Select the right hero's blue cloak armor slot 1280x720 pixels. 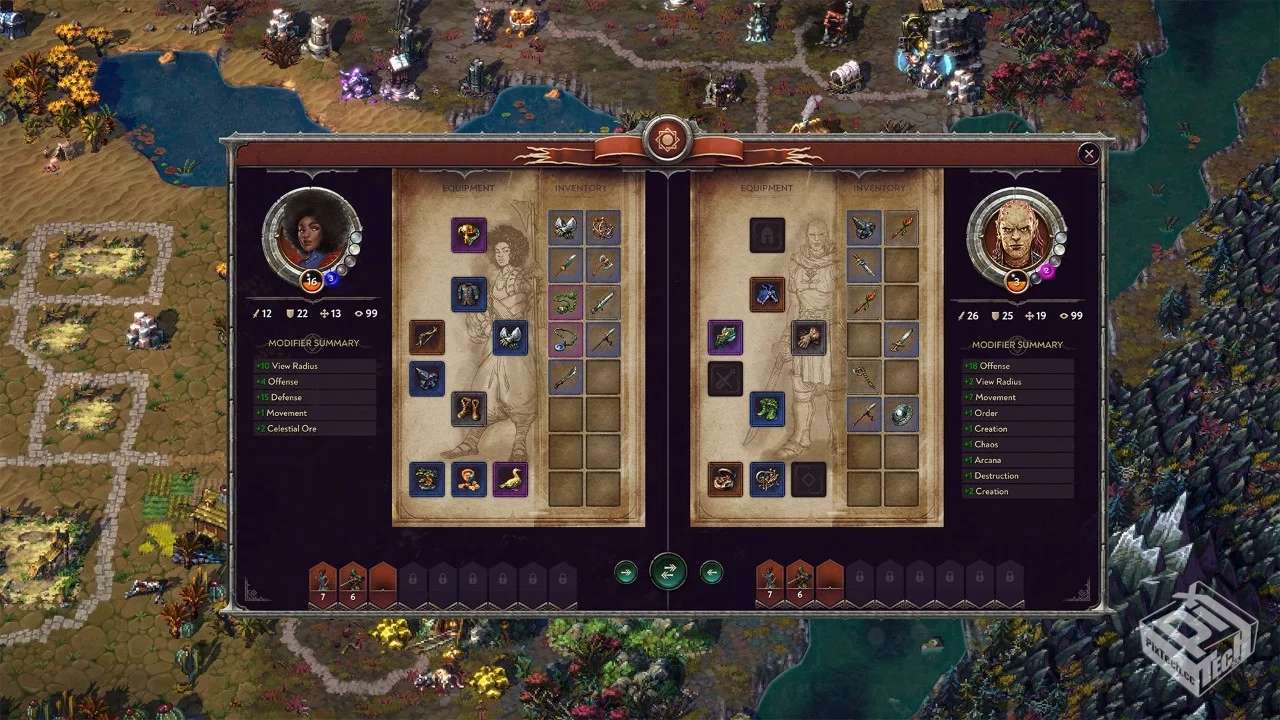pyautogui.click(x=767, y=294)
